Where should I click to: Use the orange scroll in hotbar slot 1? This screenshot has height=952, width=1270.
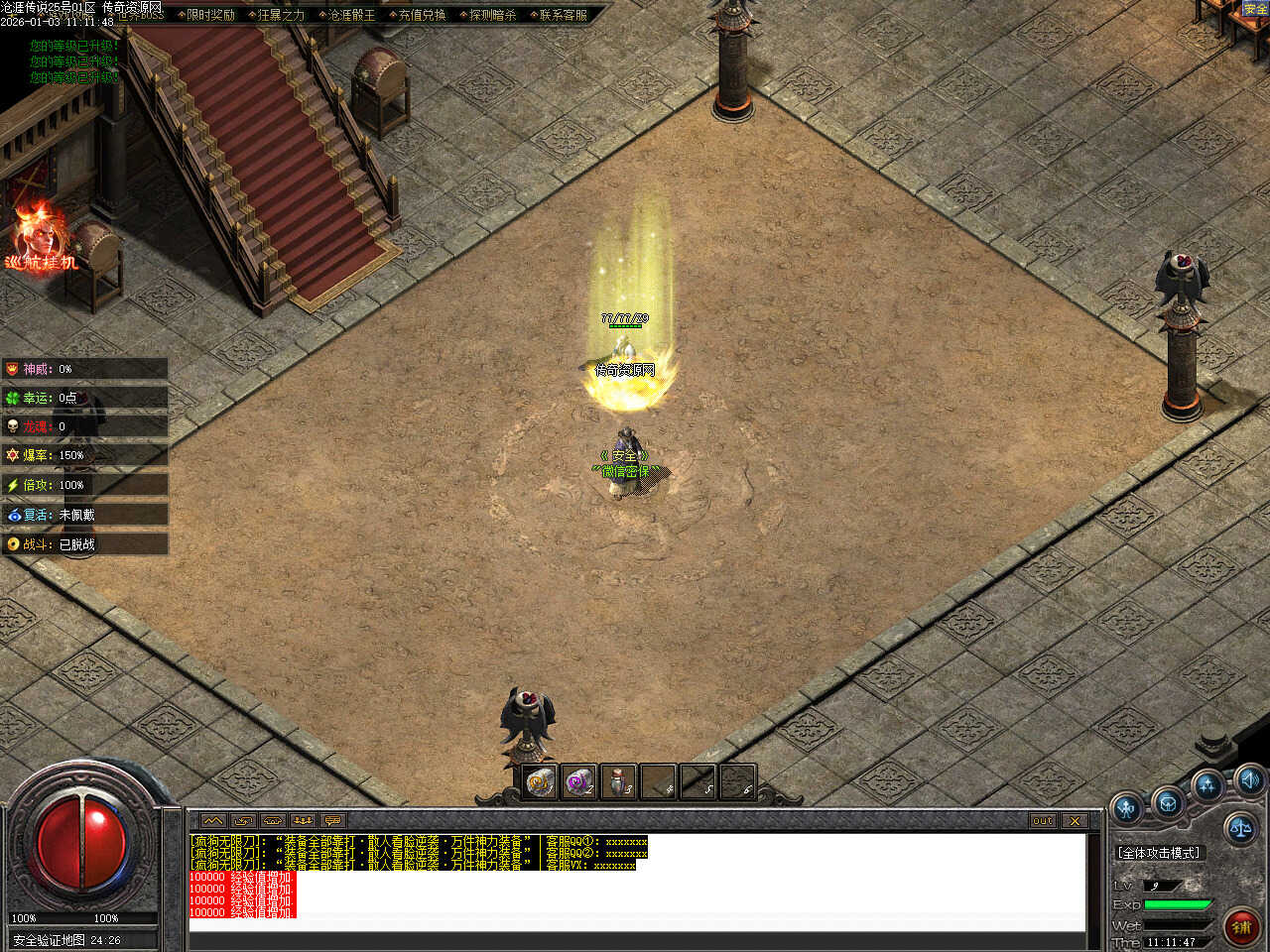(541, 782)
